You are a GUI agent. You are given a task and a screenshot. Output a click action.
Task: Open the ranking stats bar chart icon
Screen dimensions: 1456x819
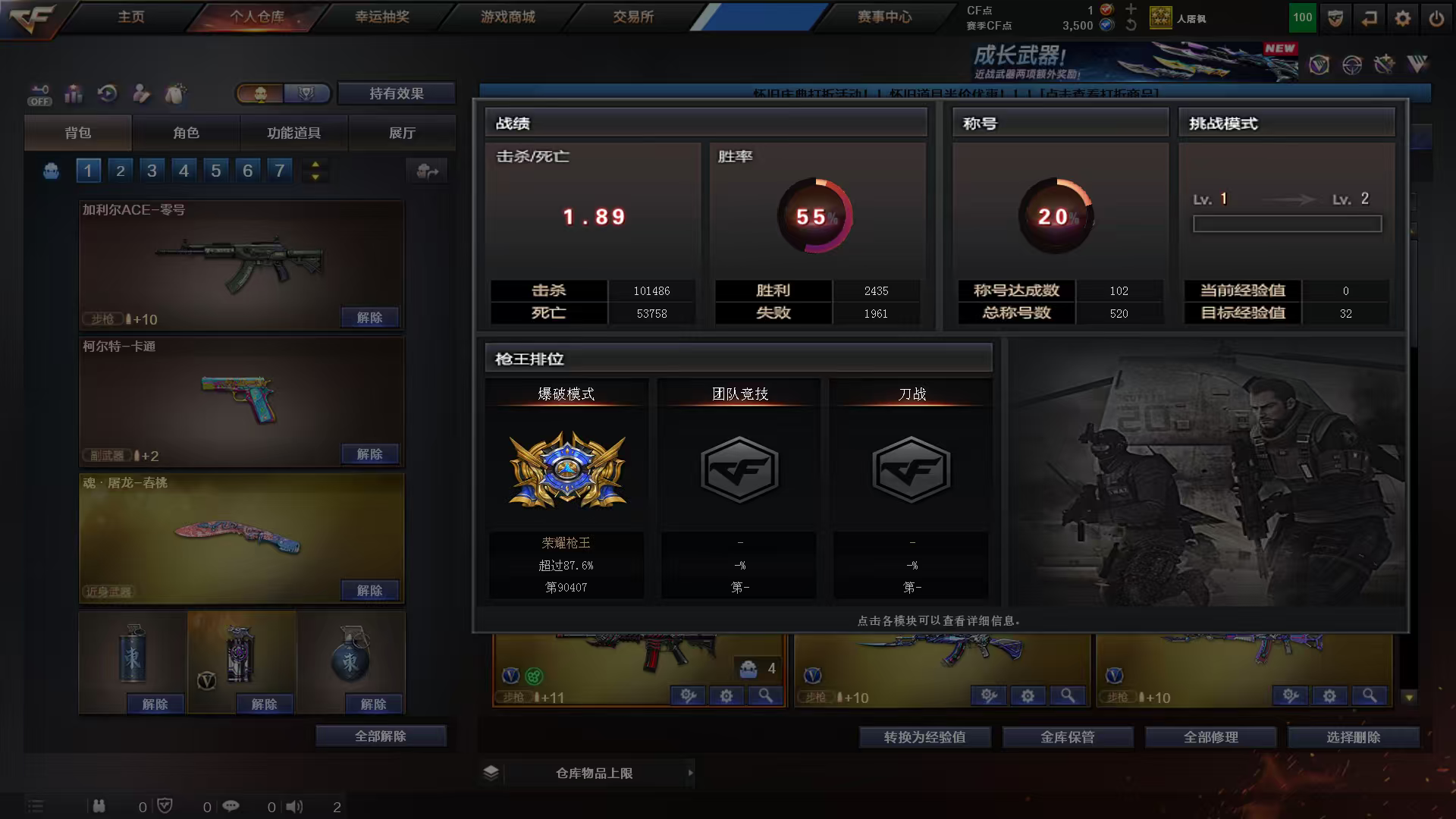click(x=74, y=94)
